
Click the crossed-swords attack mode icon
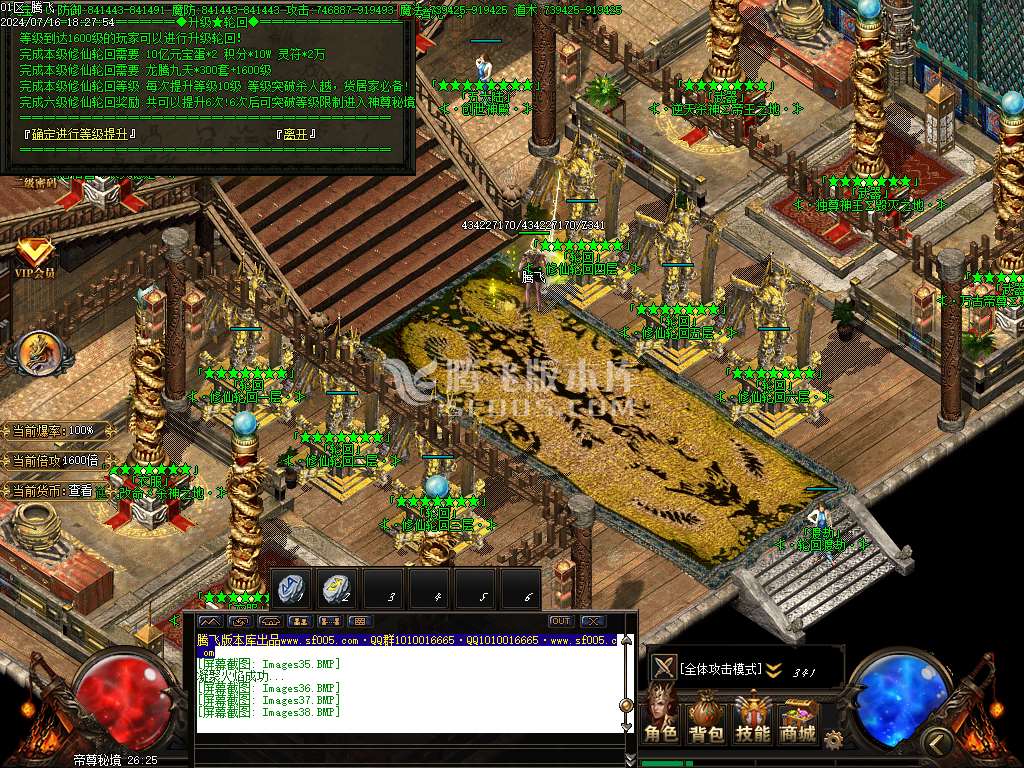click(663, 668)
